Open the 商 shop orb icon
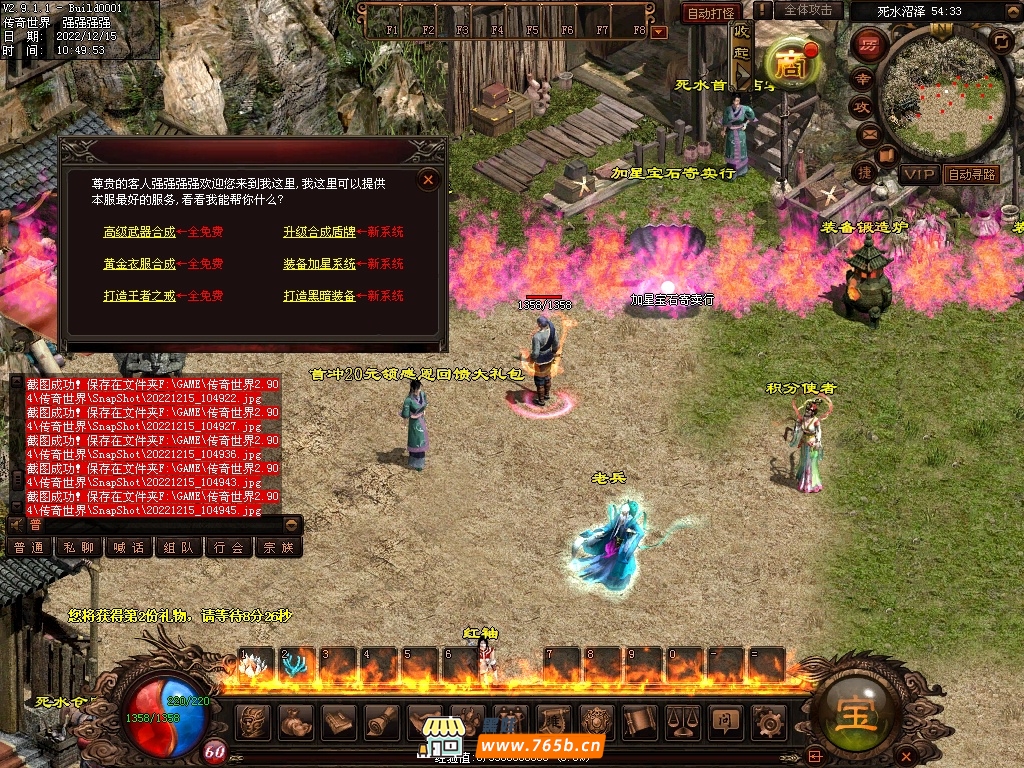Image resolution: width=1024 pixels, height=768 pixels. pos(793,63)
